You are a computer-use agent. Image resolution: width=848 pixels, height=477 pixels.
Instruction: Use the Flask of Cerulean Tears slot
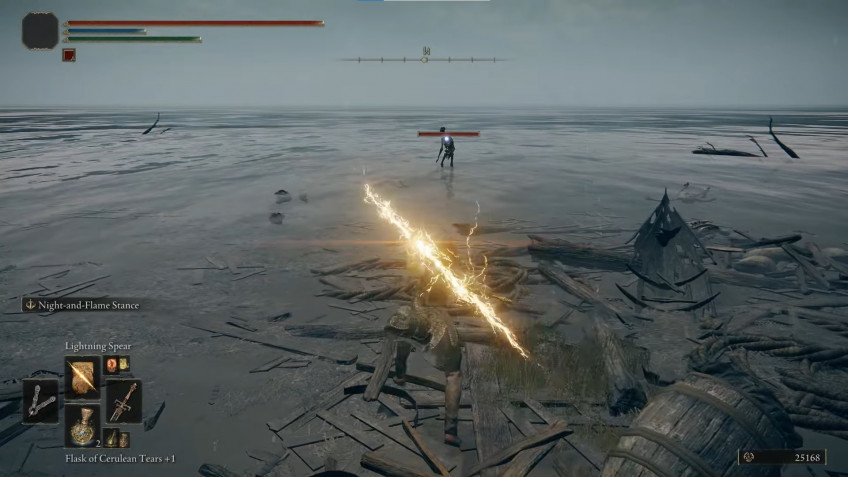pyautogui.click(x=82, y=425)
